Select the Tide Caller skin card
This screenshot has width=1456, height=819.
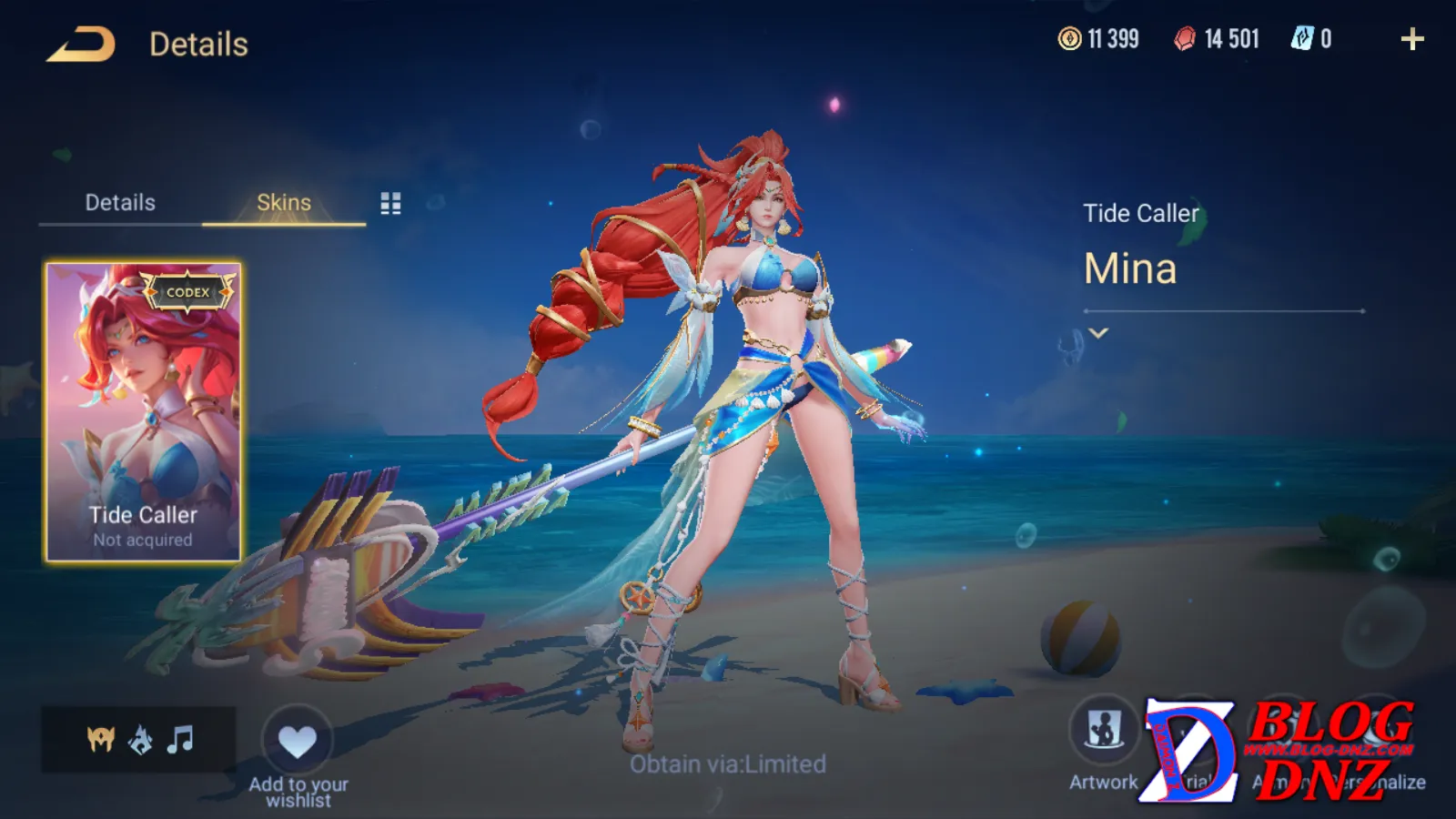point(144,412)
